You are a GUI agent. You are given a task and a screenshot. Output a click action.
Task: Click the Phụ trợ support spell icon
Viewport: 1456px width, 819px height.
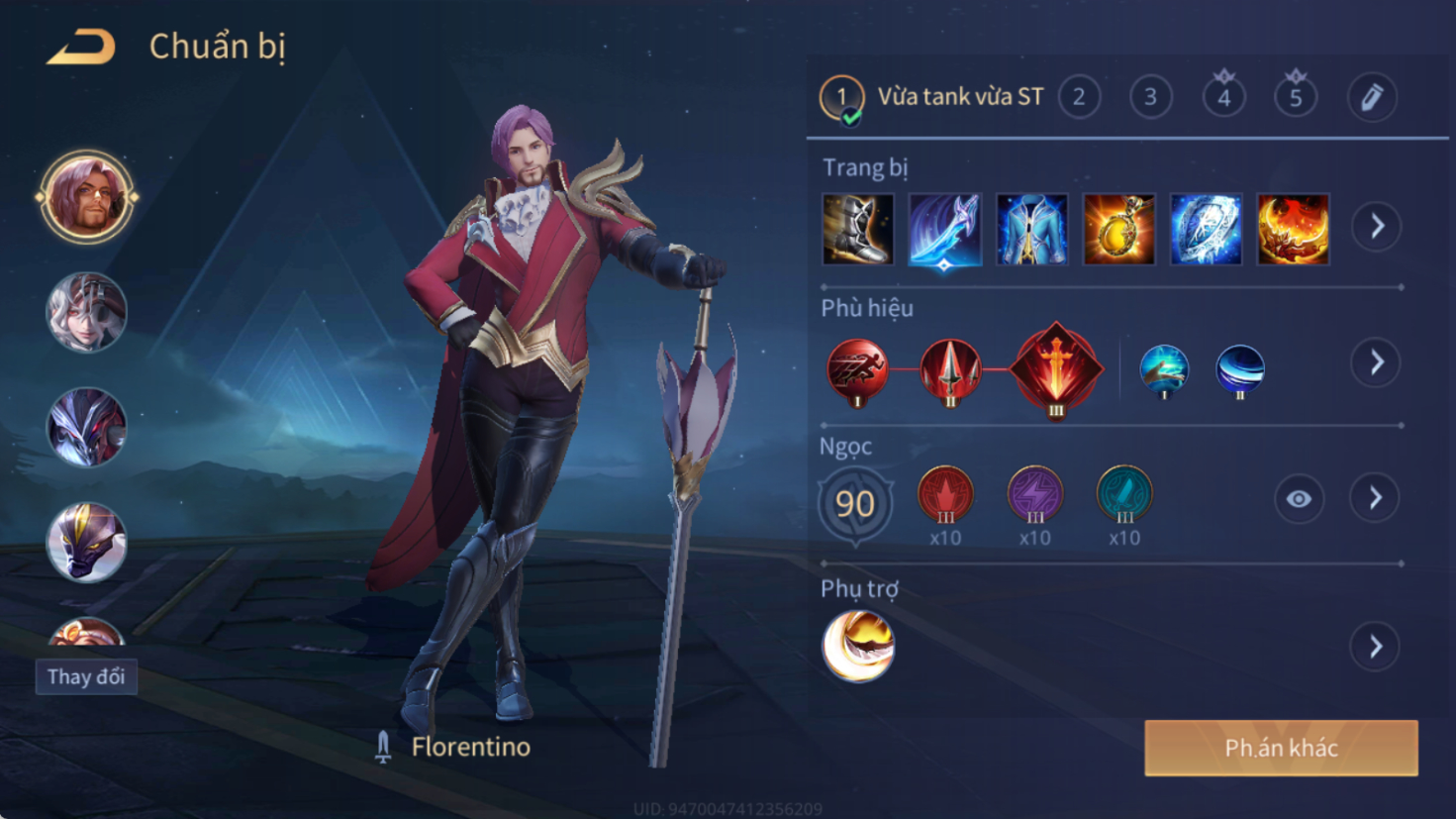click(x=858, y=647)
